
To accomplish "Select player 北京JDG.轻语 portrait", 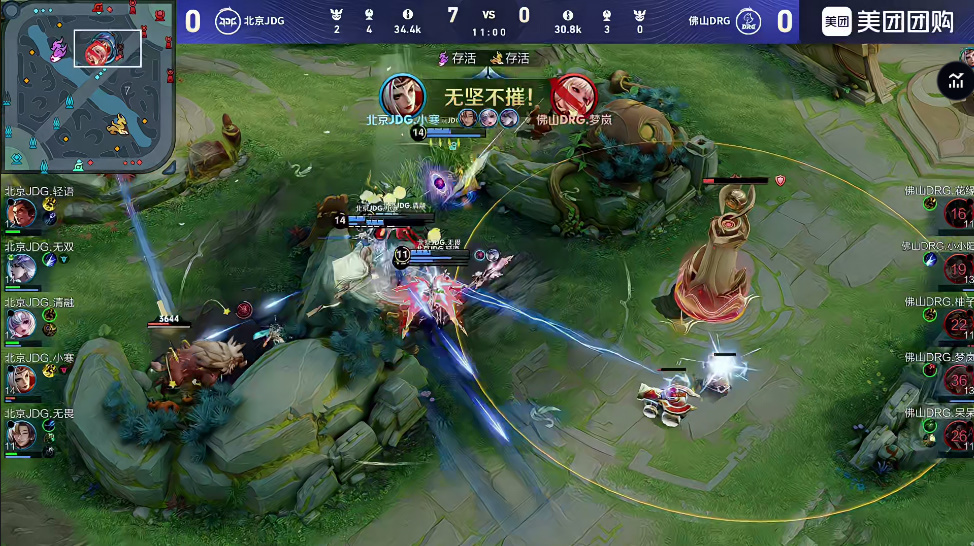I will (x=21, y=213).
